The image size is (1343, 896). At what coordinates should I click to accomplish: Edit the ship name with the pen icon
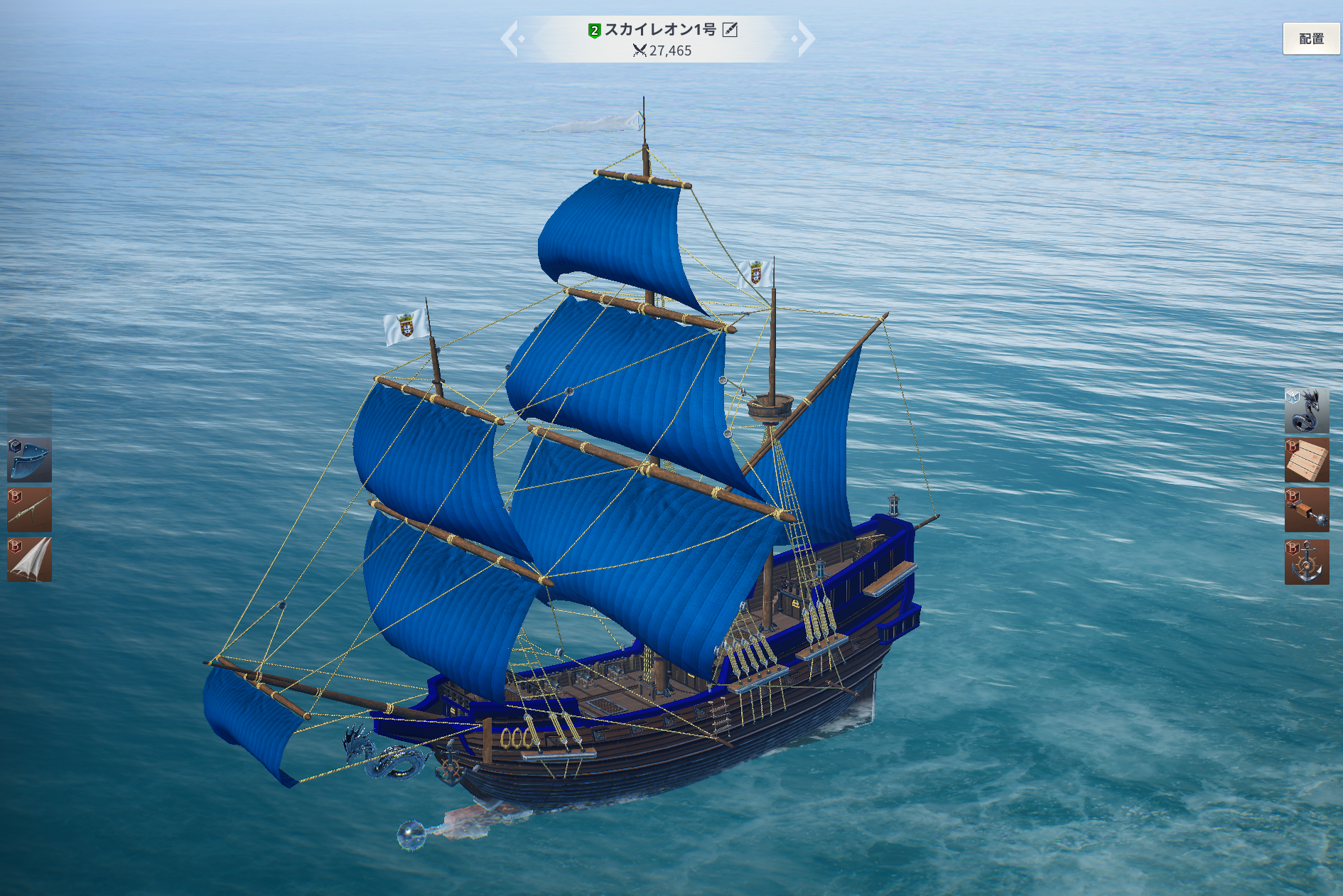click(x=730, y=30)
